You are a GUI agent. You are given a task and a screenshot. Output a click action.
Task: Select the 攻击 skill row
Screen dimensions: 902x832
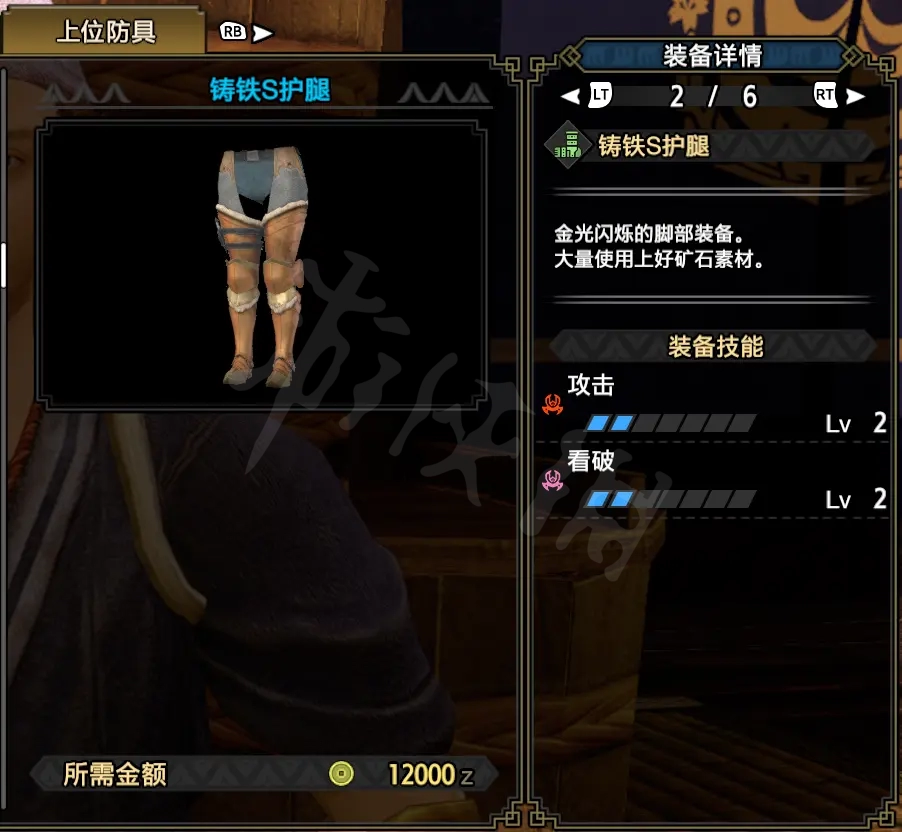pyautogui.click(x=714, y=404)
